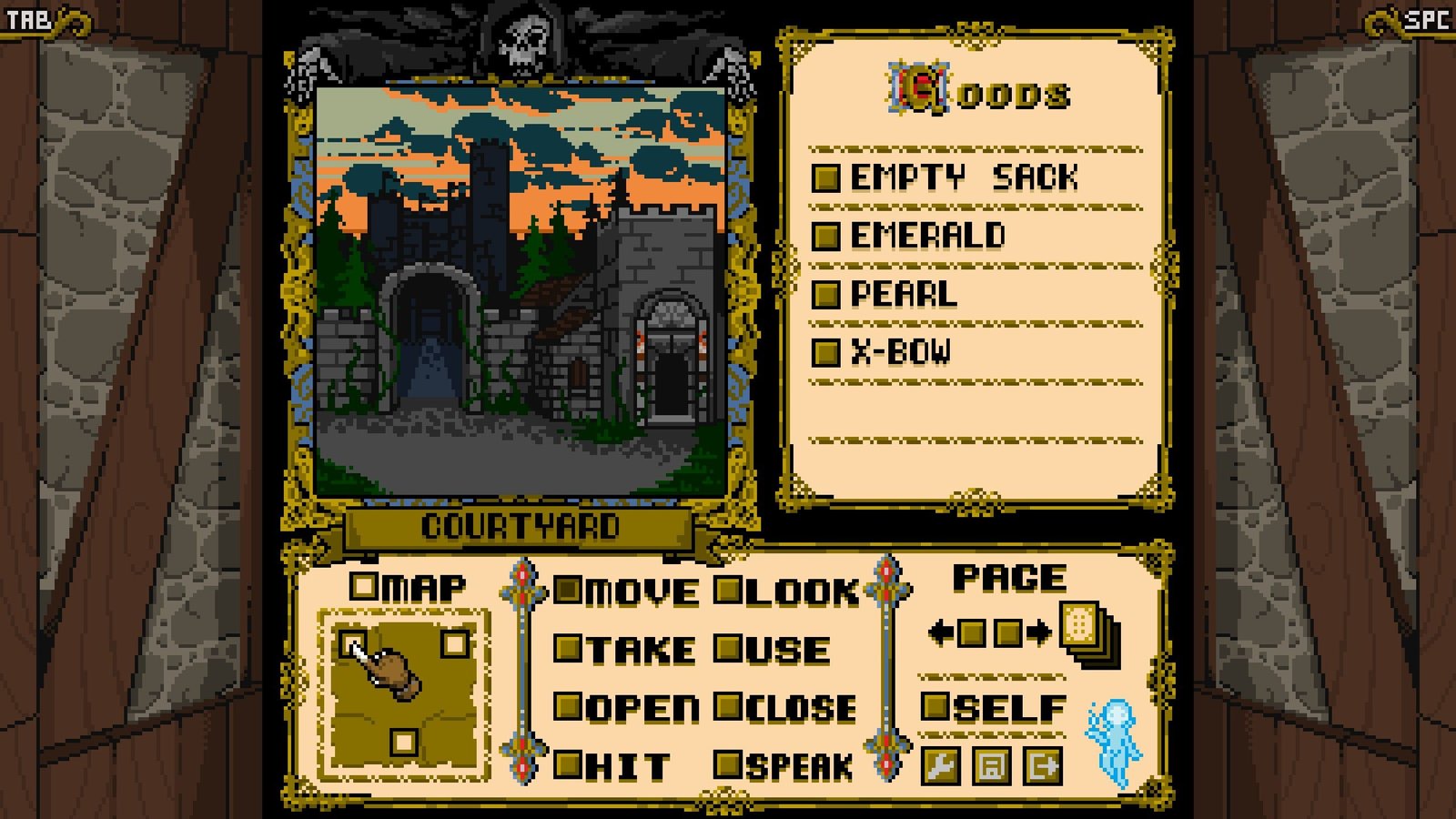Choose the OPEN command
Viewport: 1456px width, 819px height.
(628, 708)
